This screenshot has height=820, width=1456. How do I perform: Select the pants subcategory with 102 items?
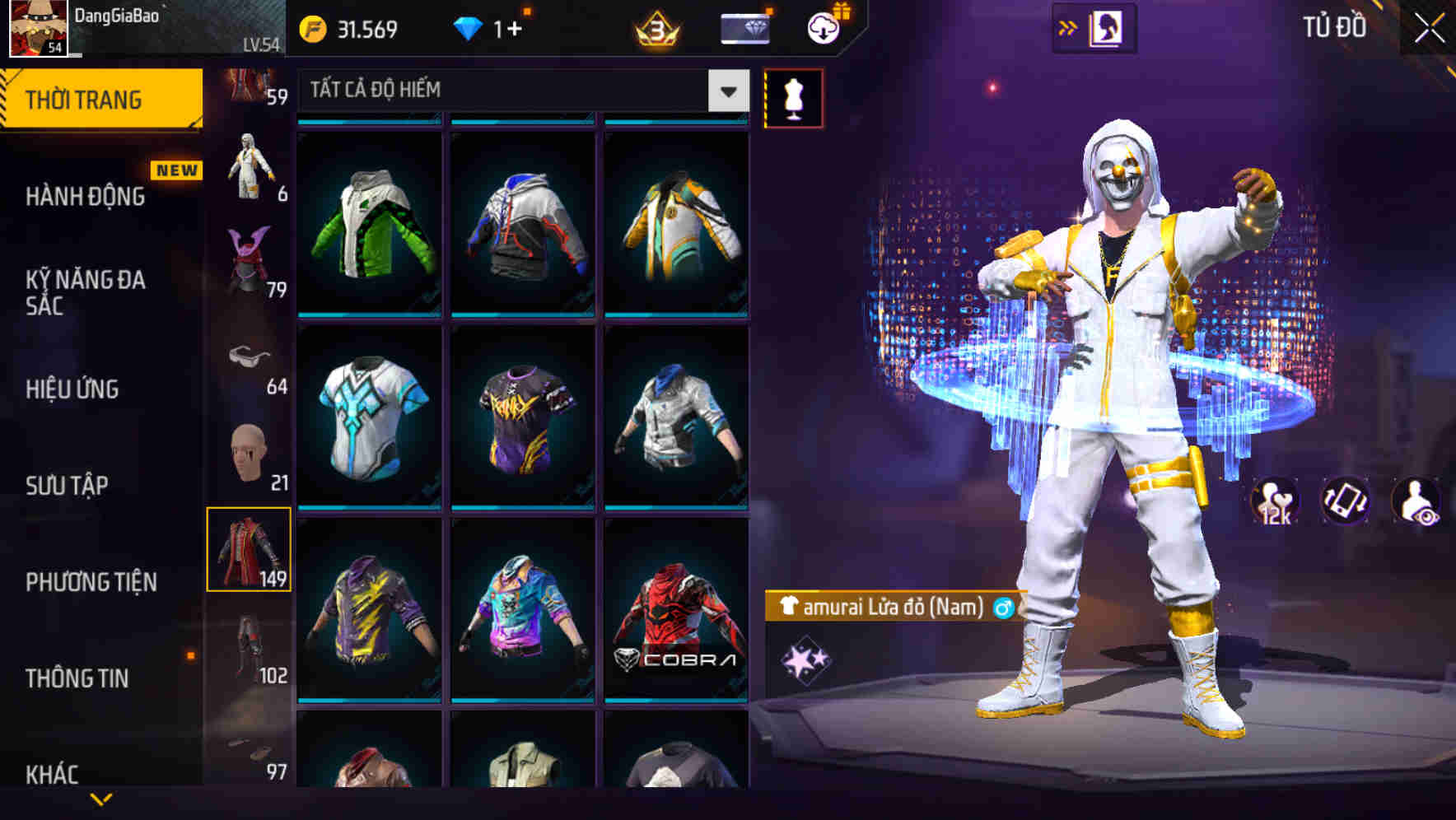click(249, 642)
